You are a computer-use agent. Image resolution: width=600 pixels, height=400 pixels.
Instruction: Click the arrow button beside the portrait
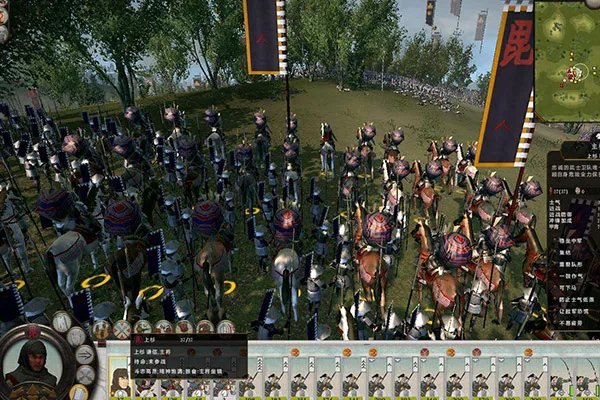tap(84, 355)
